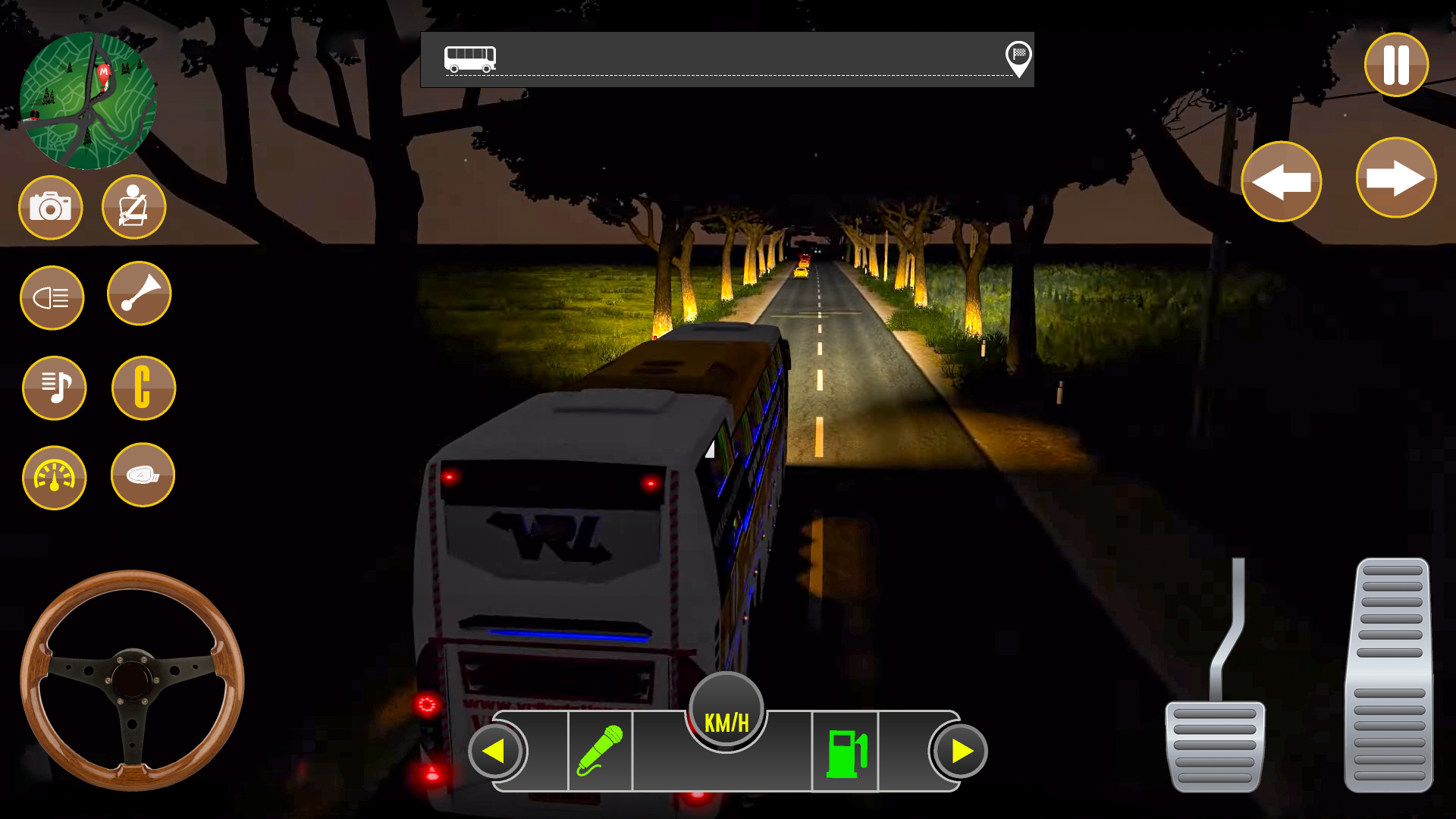
Task: Click the seatbelt icon
Action: [x=133, y=206]
